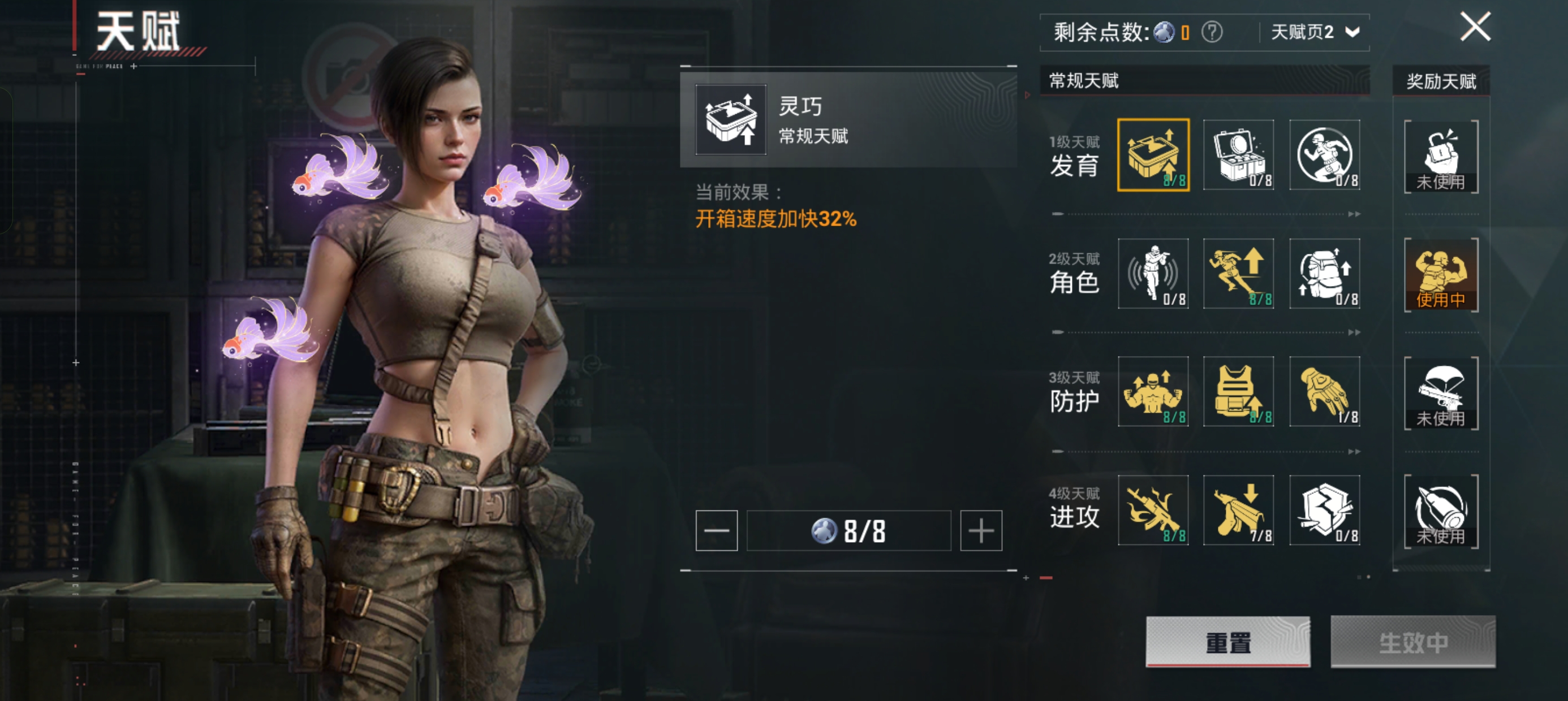The height and width of the screenshot is (701, 1568).
Task: Pick the sprinting figure speed talent
Action: coord(1238,274)
